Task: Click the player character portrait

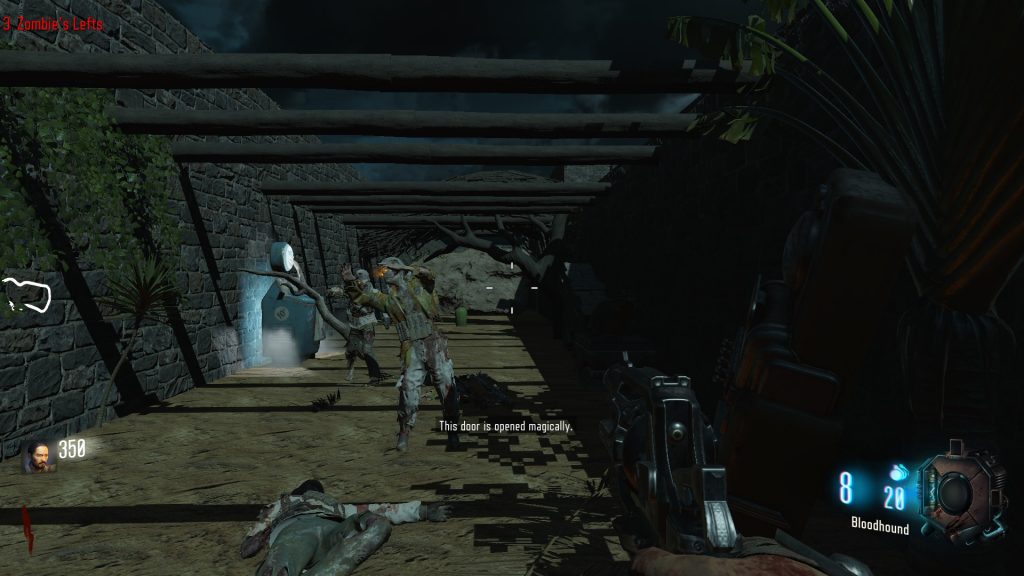Action: [39, 457]
